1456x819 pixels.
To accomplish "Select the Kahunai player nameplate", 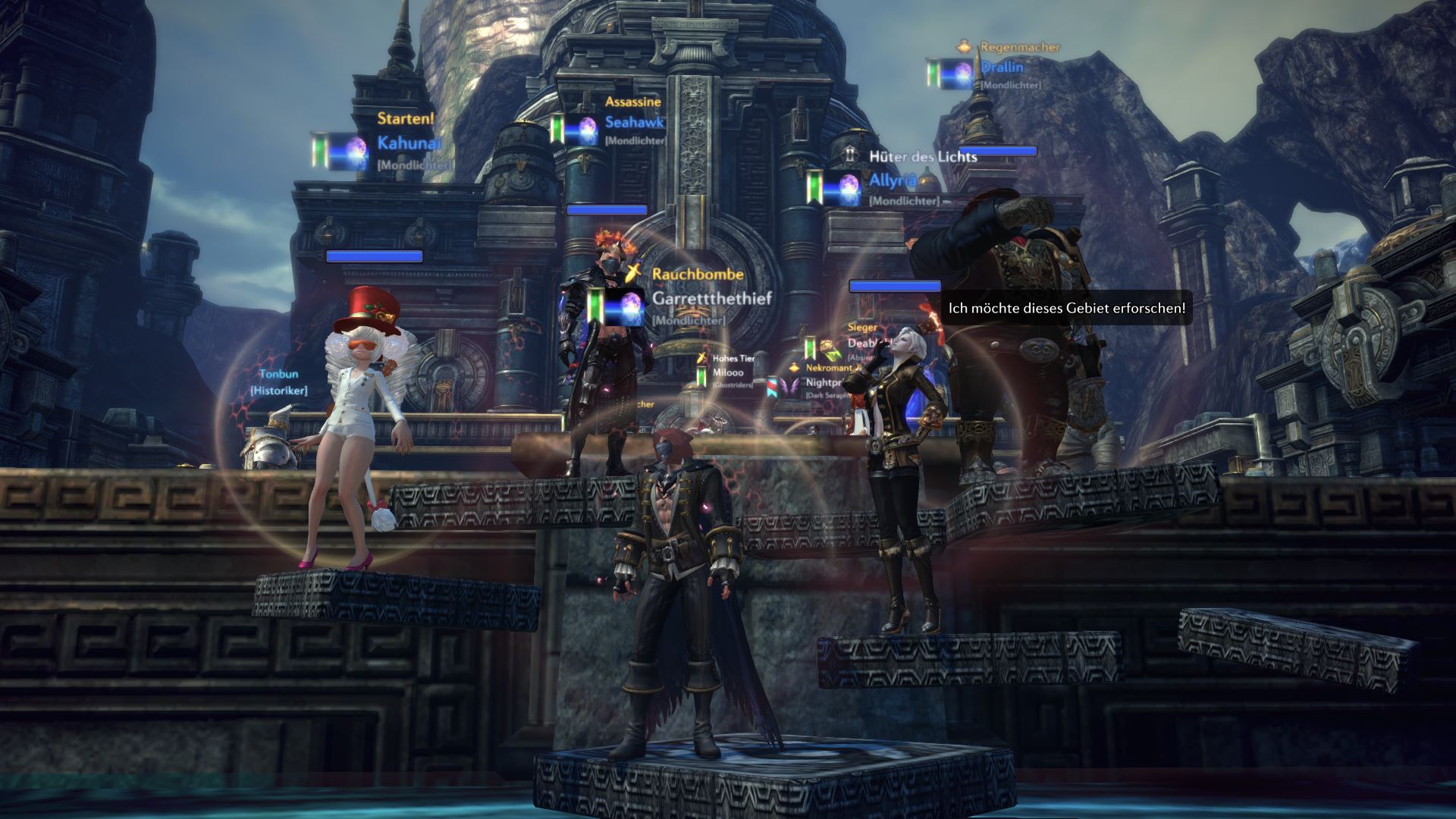I will tap(409, 143).
